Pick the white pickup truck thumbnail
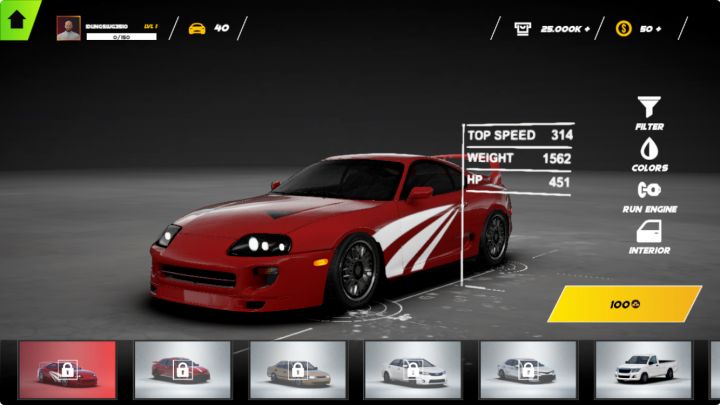The height and width of the screenshot is (405, 720). click(643, 370)
